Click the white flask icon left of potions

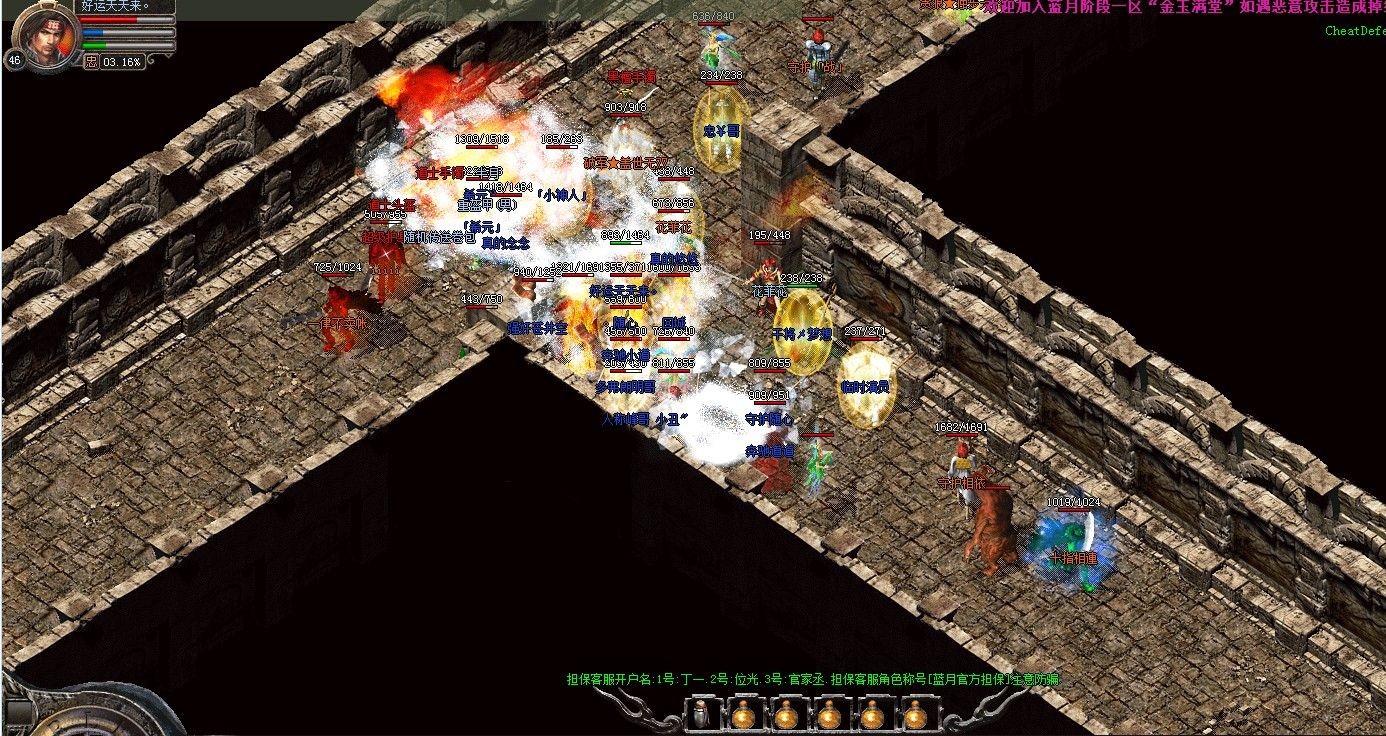coord(700,715)
